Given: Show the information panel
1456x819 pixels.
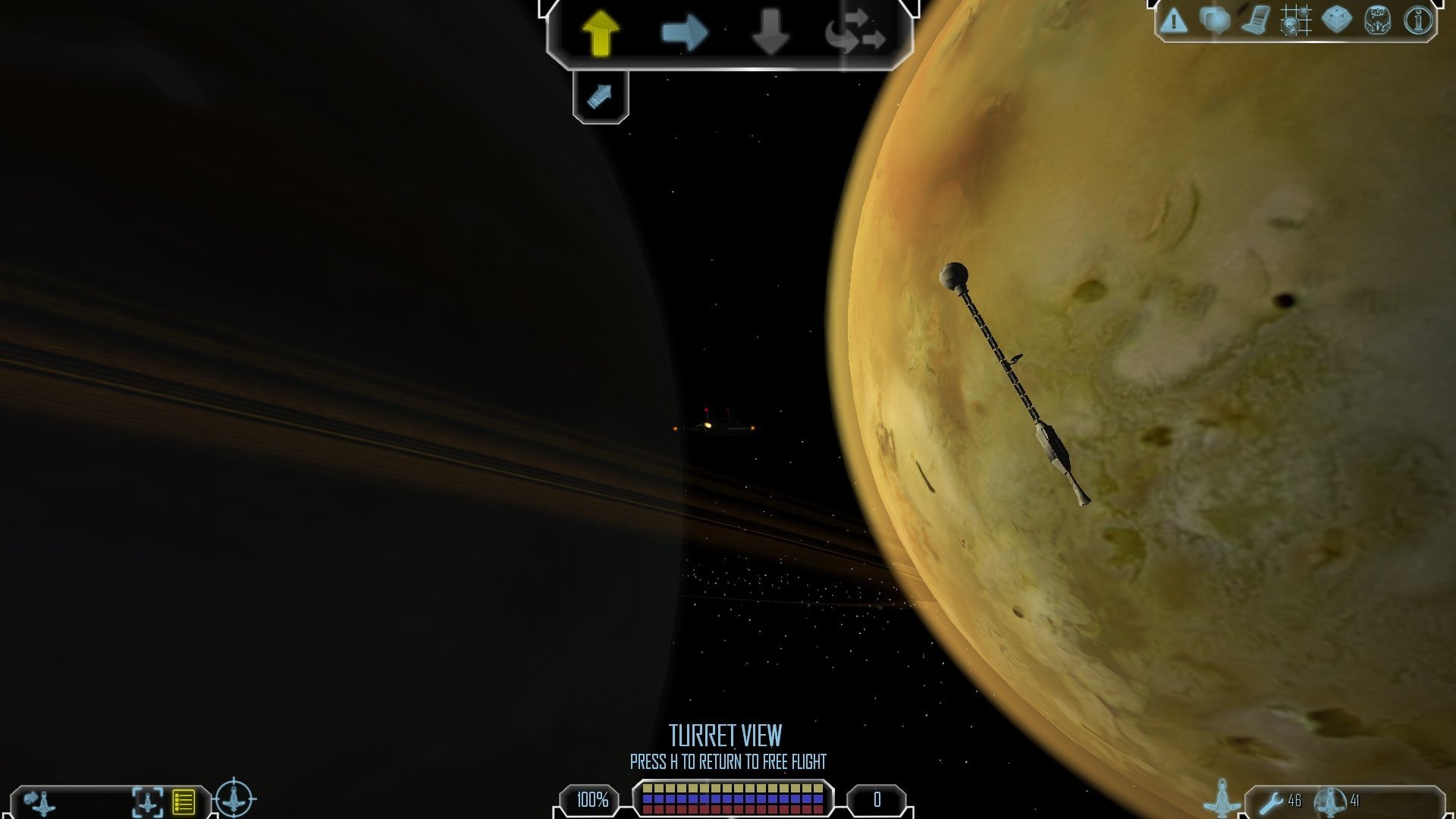Looking at the screenshot, I should pyautogui.click(x=1418, y=20).
